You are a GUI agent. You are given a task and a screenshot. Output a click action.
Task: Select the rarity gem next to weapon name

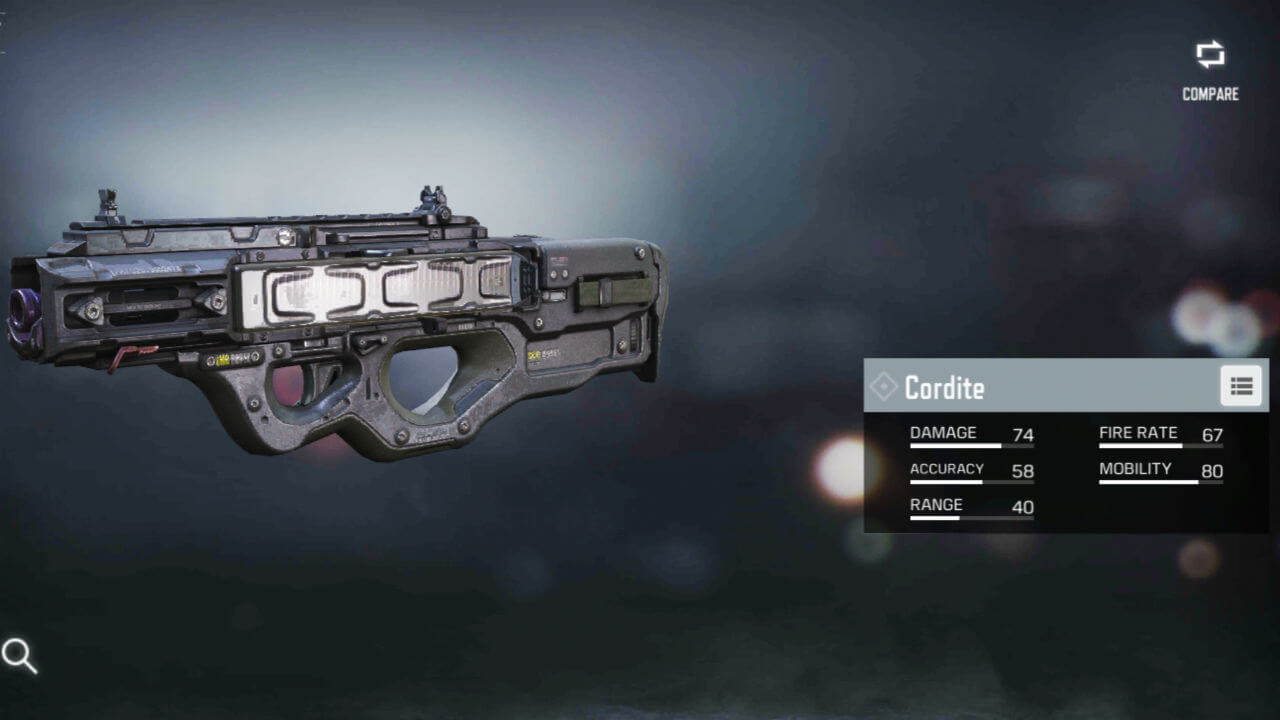[x=883, y=387]
